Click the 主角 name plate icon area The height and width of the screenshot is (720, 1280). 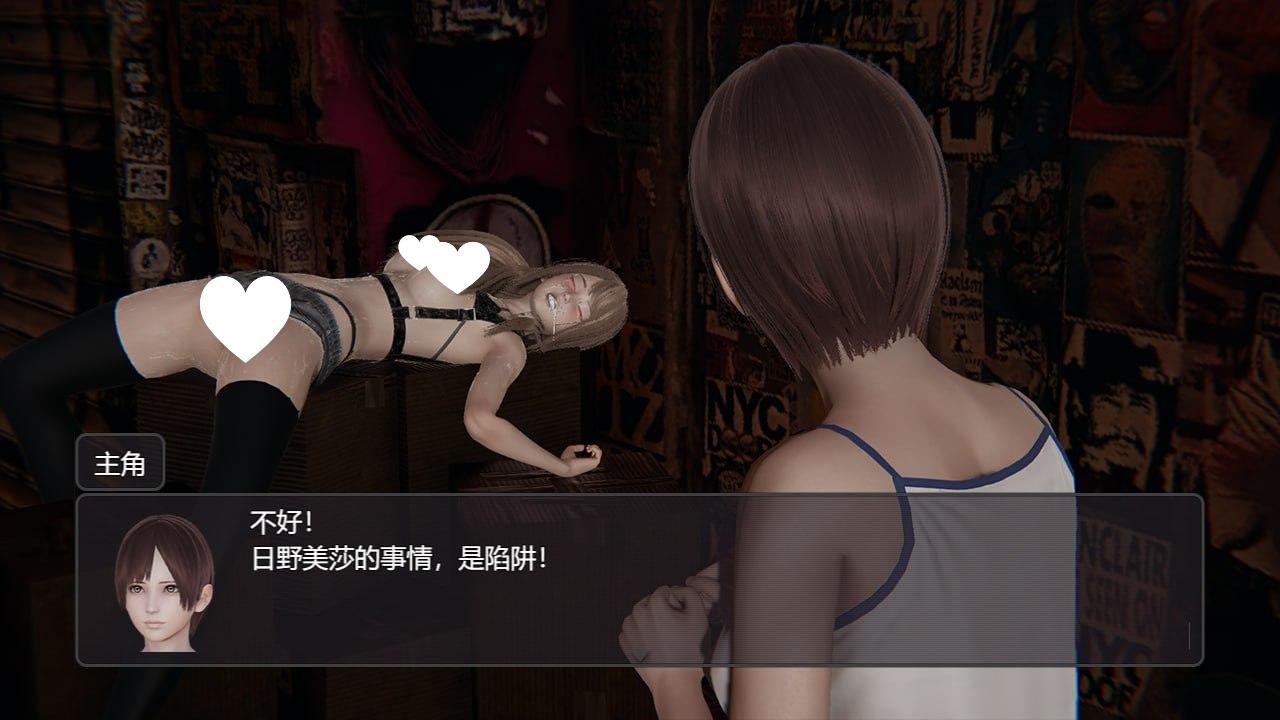[x=119, y=464]
